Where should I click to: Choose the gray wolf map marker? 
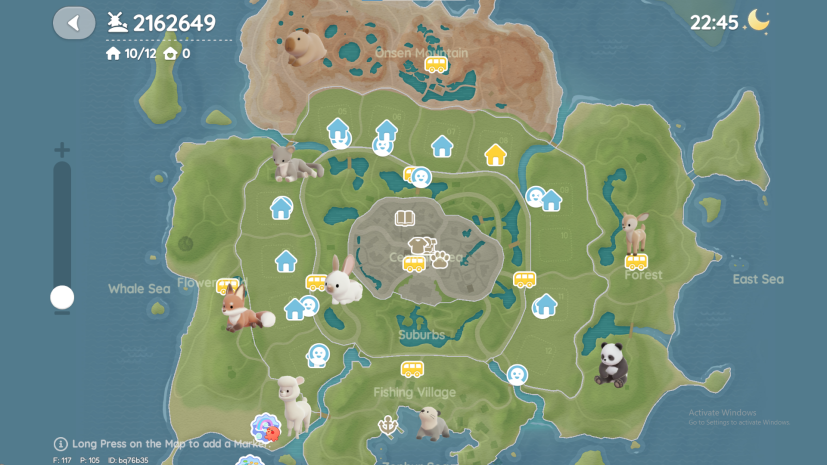[292, 161]
